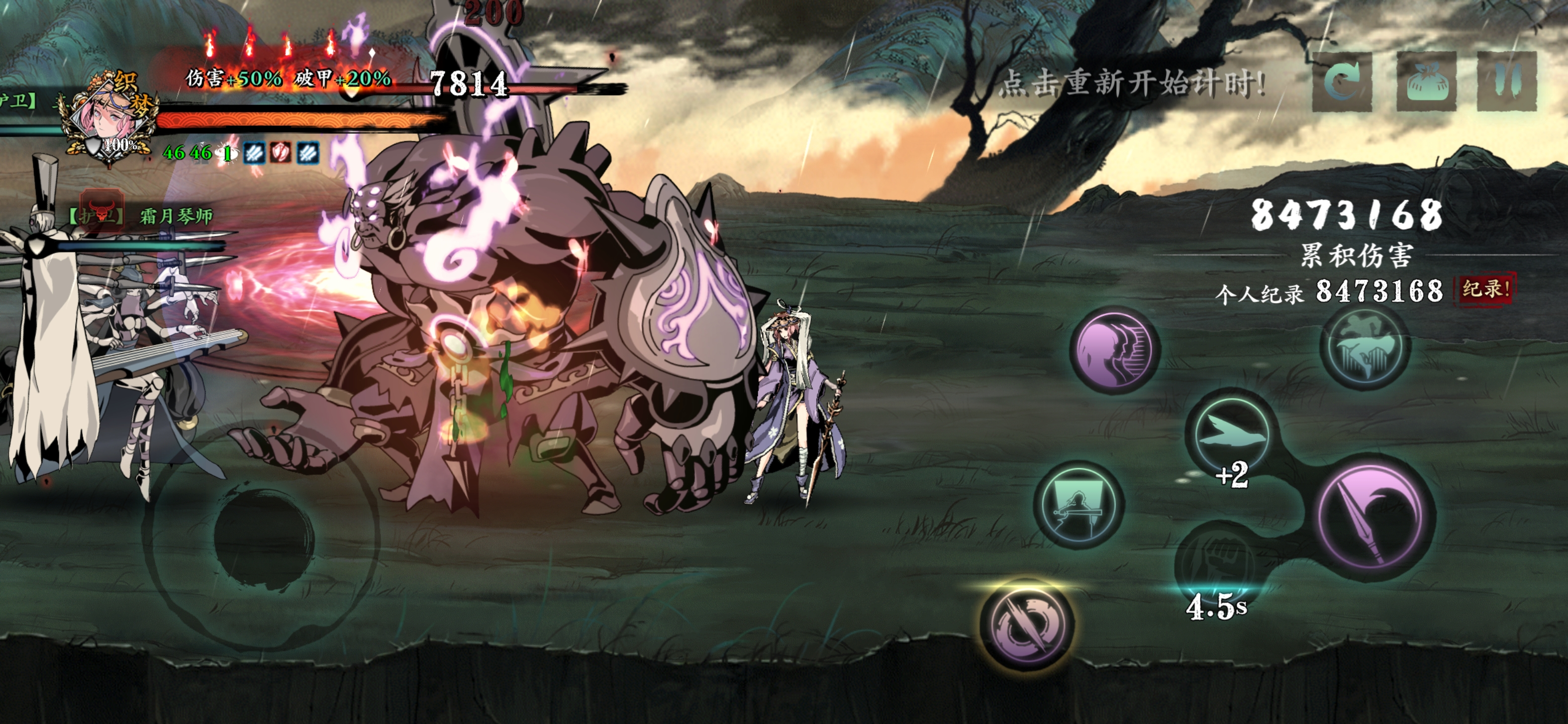Activate the teal cloaked figure skill
This screenshot has height=724, width=1568.
[x=1364, y=346]
